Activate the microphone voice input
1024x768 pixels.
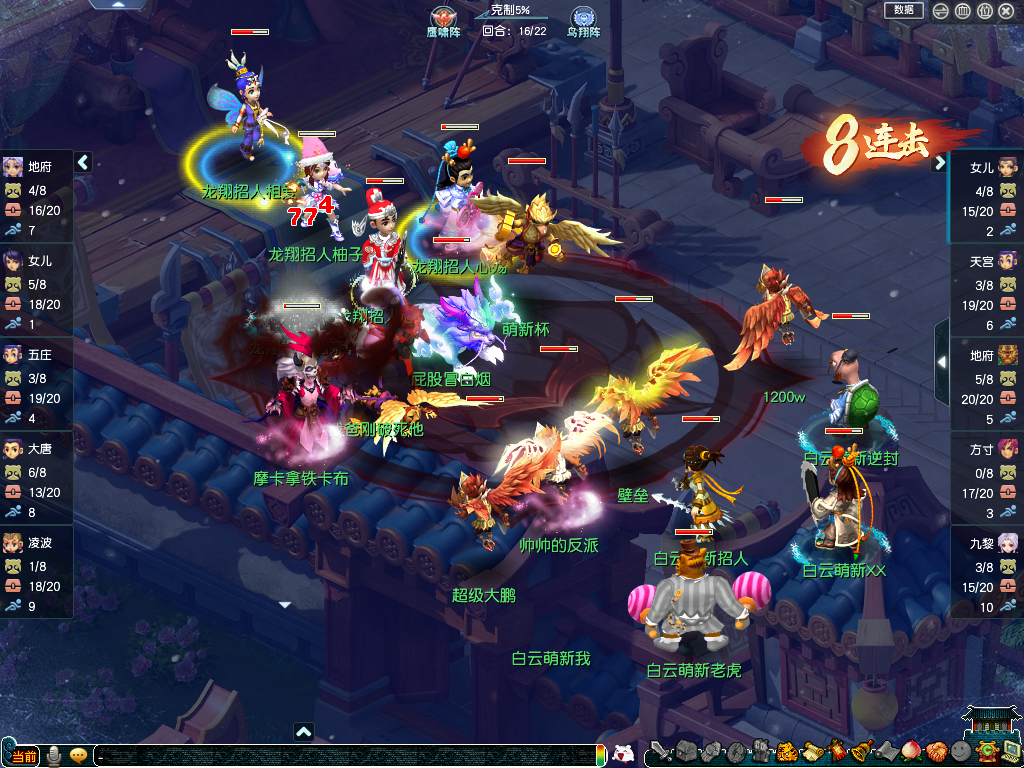pos(54,755)
